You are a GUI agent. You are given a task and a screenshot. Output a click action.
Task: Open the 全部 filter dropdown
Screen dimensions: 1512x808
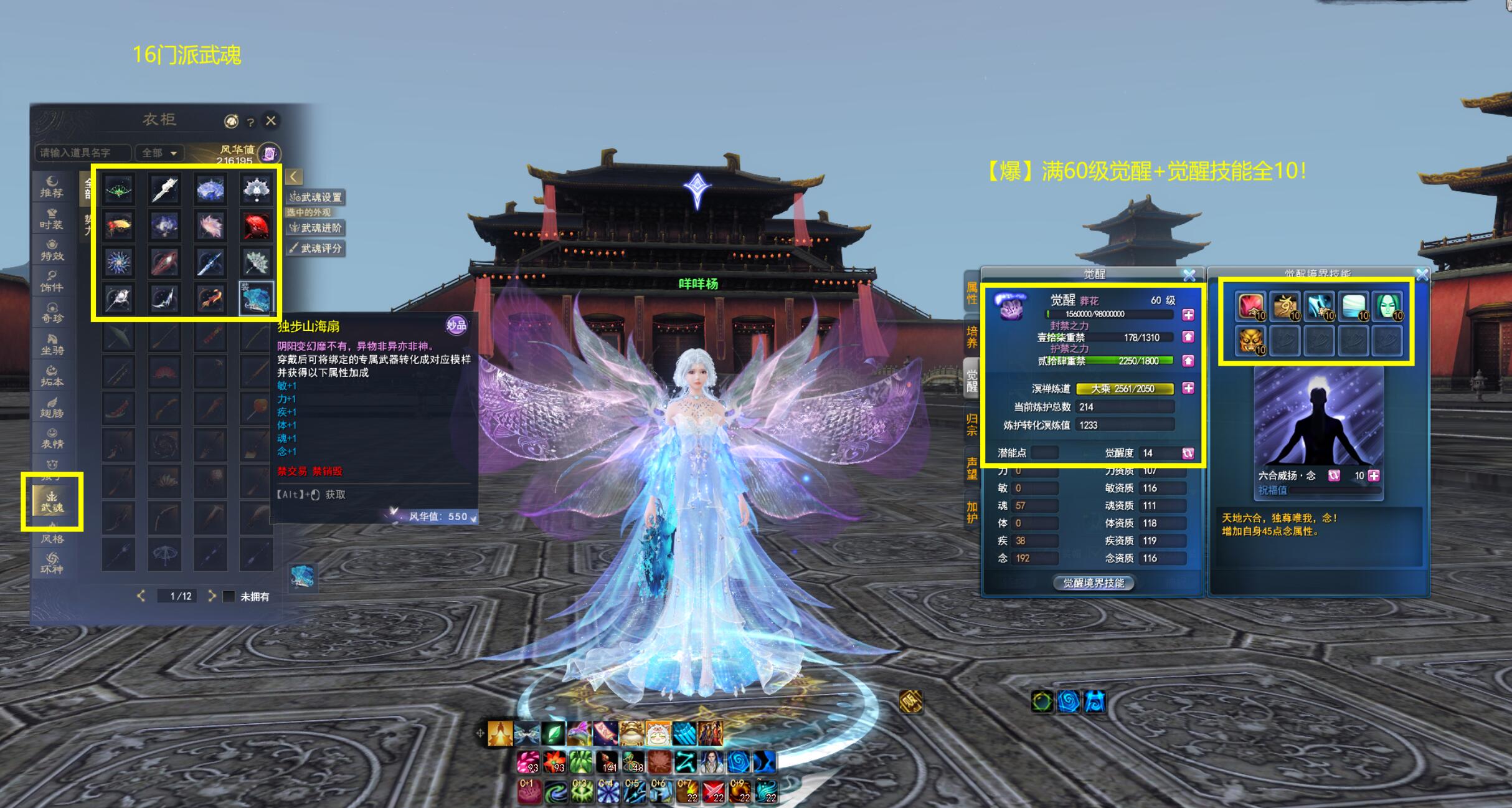159,153
